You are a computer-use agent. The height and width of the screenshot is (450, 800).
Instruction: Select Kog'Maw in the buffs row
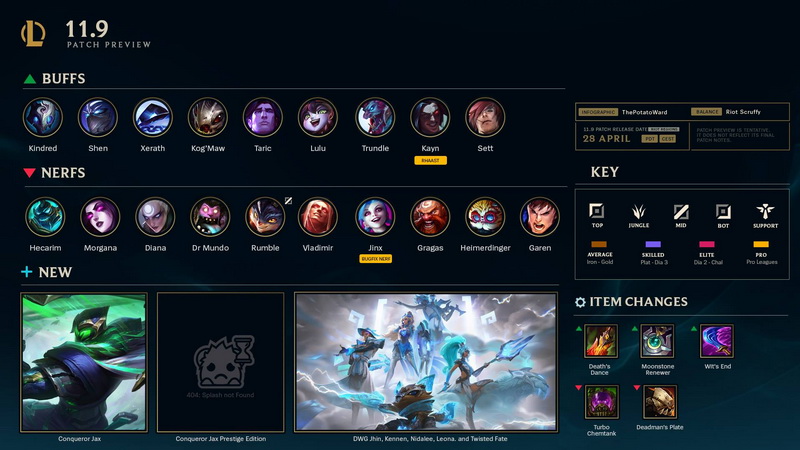[208, 117]
